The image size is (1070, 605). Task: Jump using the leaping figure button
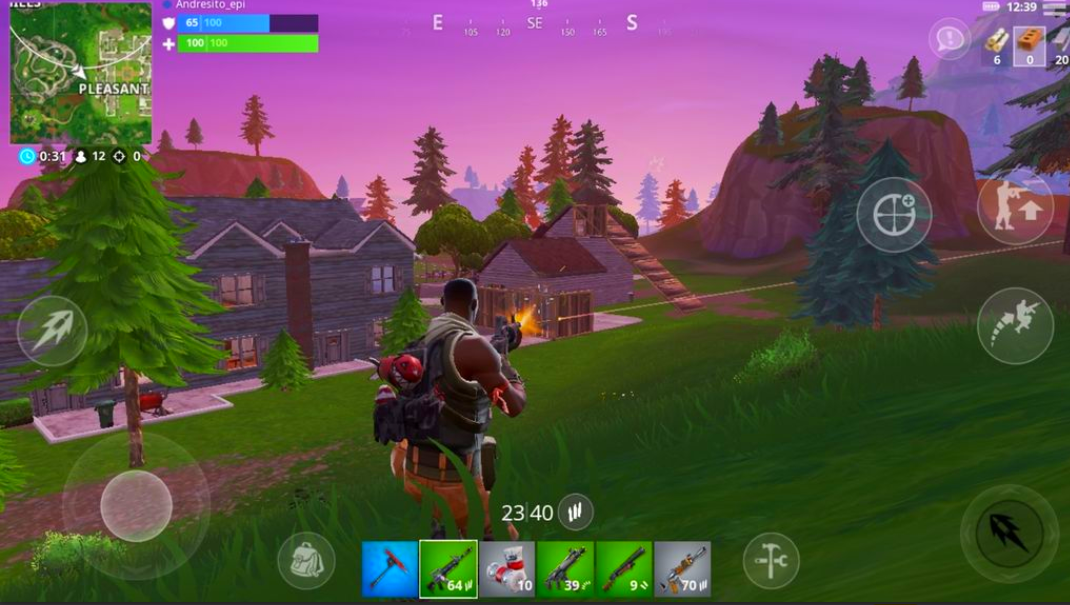[1015, 325]
